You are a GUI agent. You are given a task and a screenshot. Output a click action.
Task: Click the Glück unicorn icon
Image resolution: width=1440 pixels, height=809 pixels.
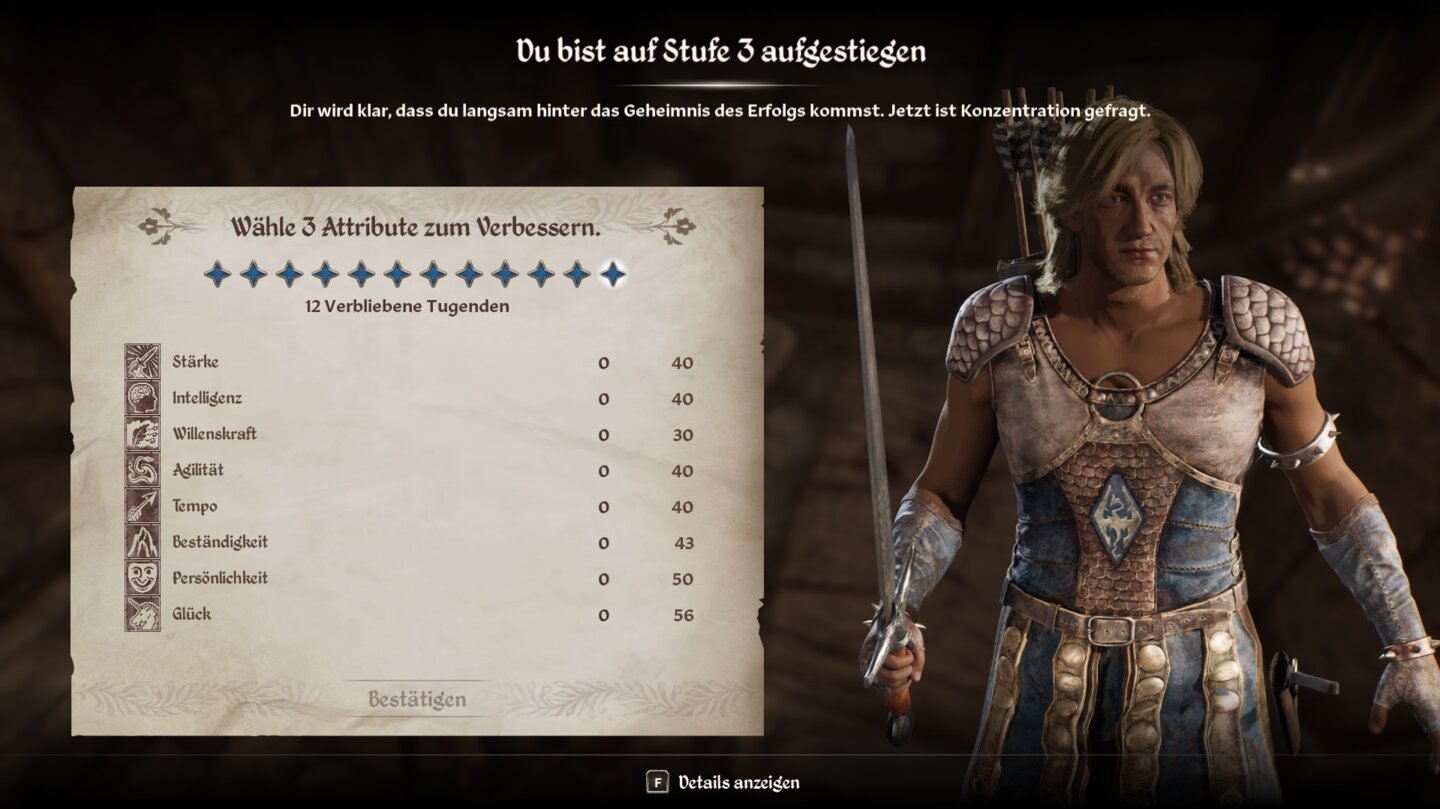(145, 614)
